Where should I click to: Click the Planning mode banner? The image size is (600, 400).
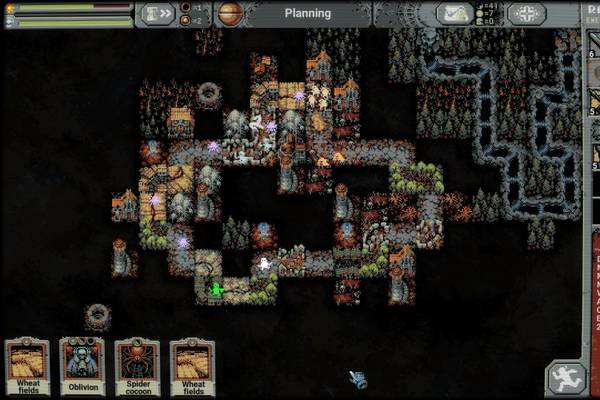(307, 14)
